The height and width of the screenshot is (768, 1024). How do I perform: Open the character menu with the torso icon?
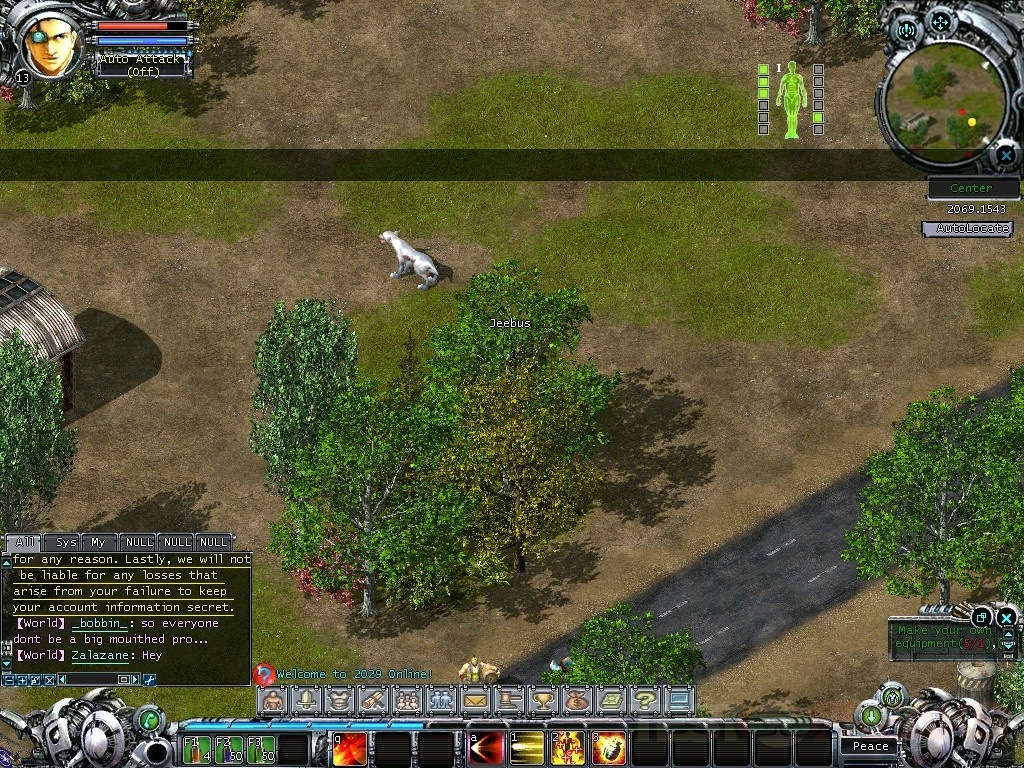click(272, 700)
